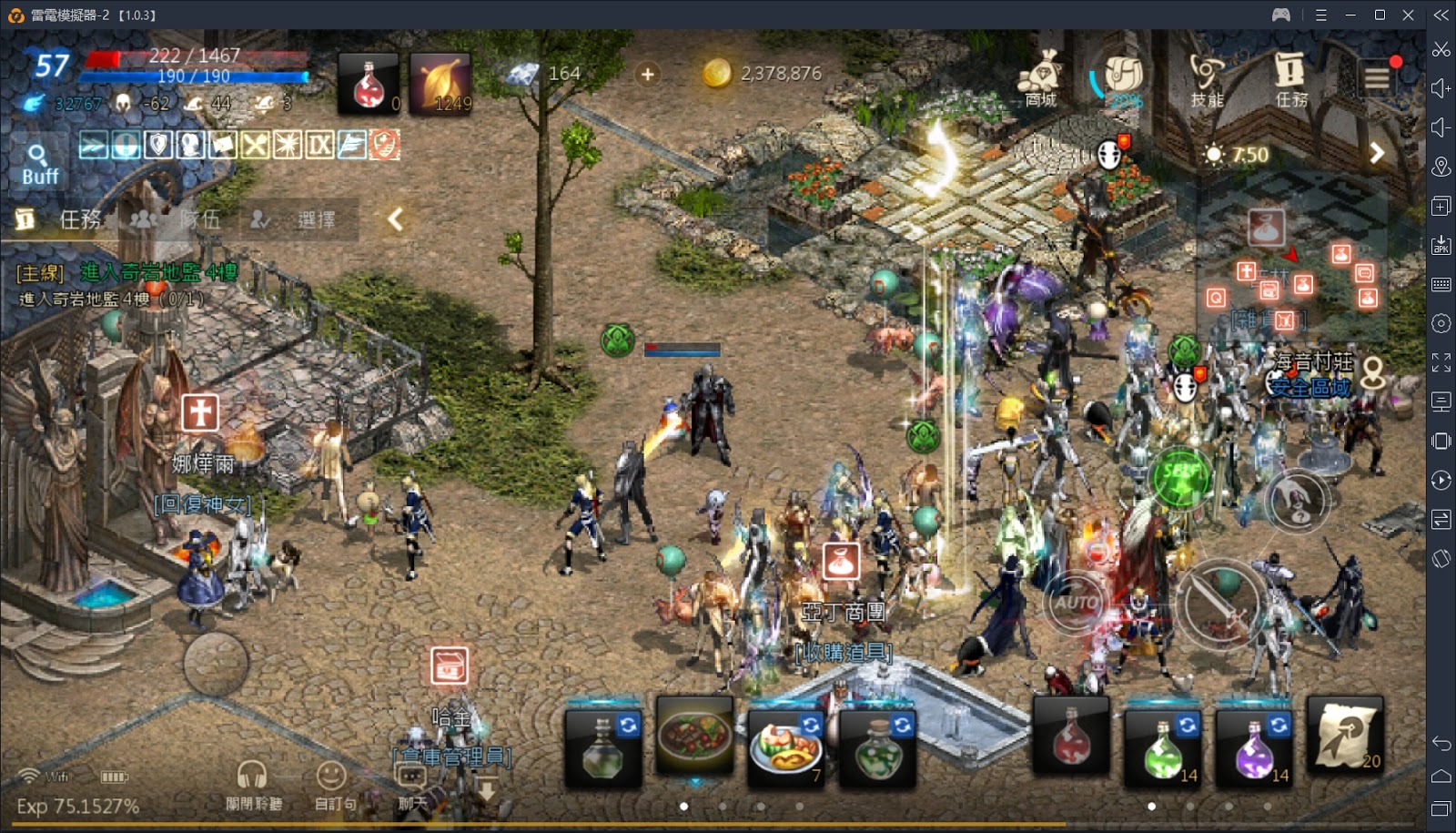Open the 商城 shop
This screenshot has width=1456, height=833.
1040,78
